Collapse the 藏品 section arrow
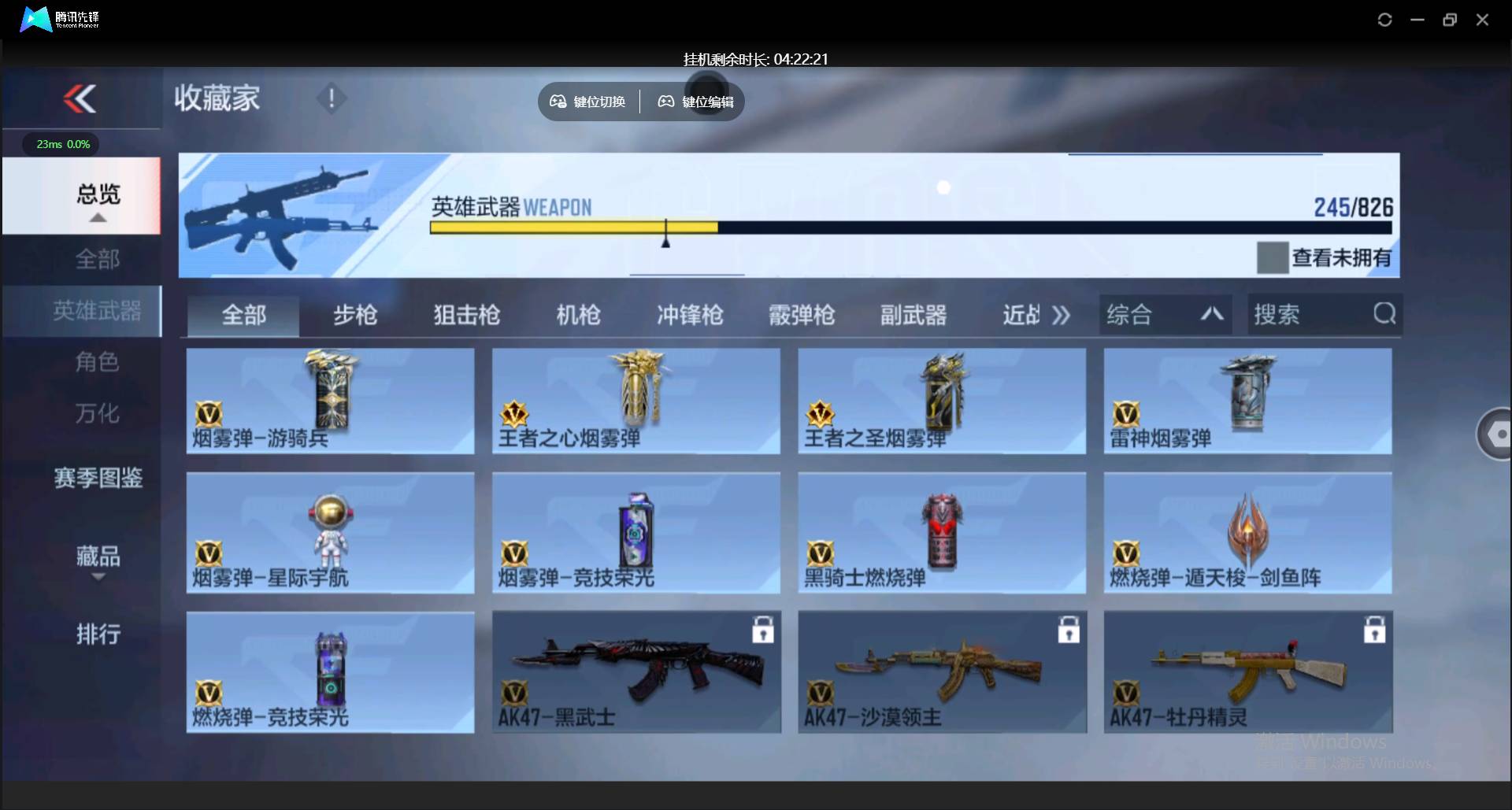Image resolution: width=1512 pixels, height=810 pixels. click(x=98, y=577)
